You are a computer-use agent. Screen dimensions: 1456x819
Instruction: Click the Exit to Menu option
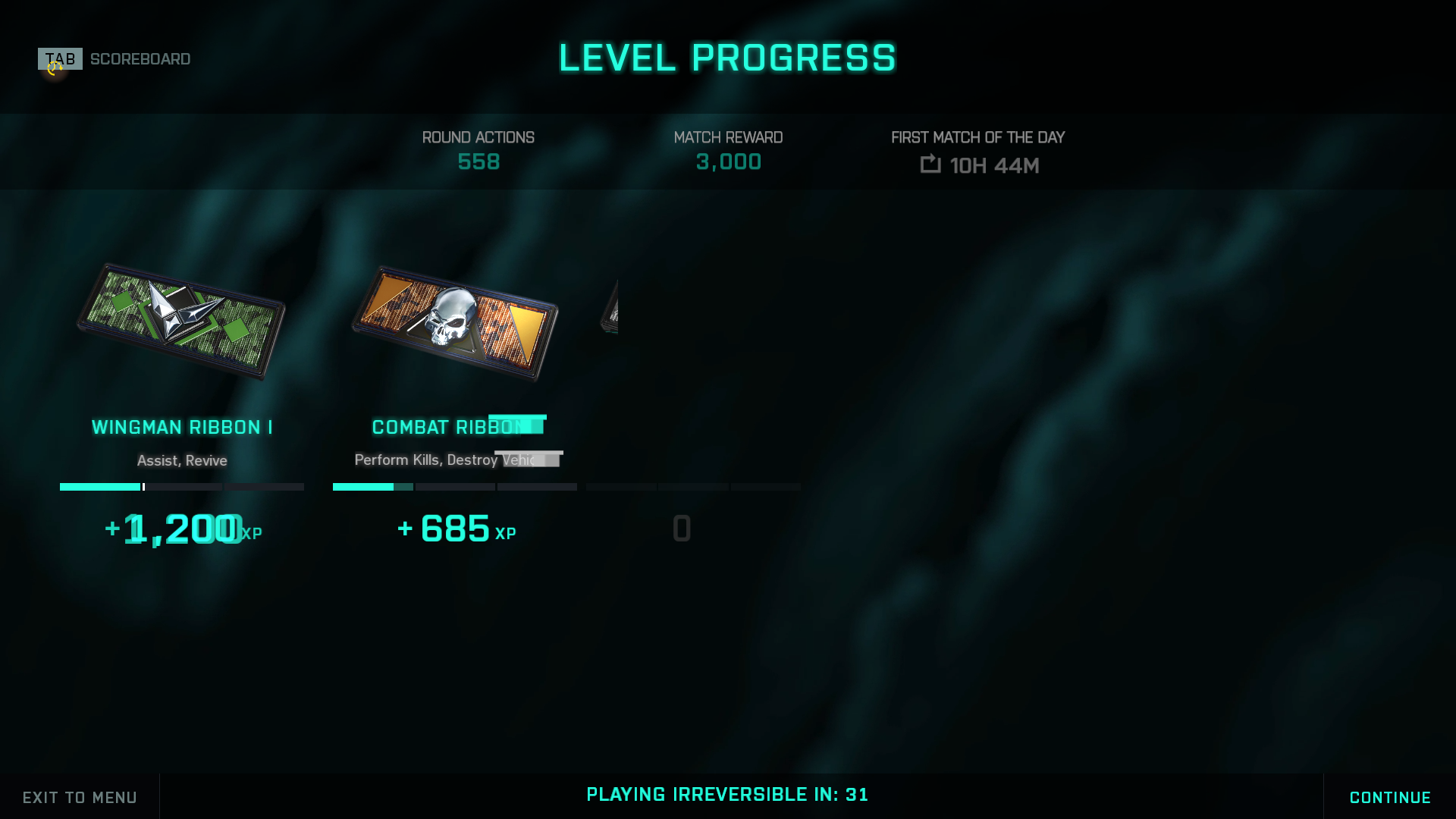pyautogui.click(x=78, y=797)
